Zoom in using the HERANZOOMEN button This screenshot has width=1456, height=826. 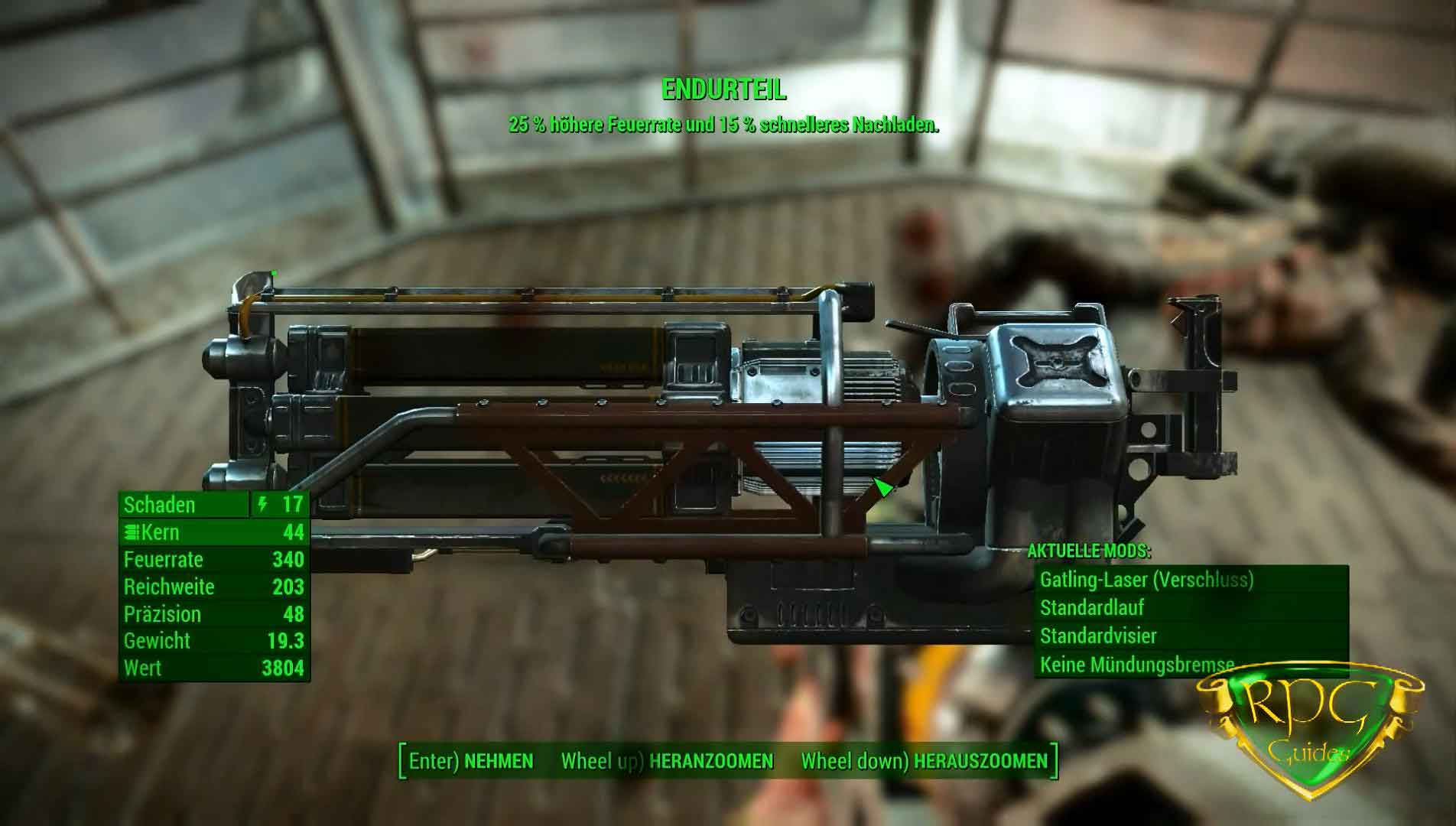[x=667, y=761]
